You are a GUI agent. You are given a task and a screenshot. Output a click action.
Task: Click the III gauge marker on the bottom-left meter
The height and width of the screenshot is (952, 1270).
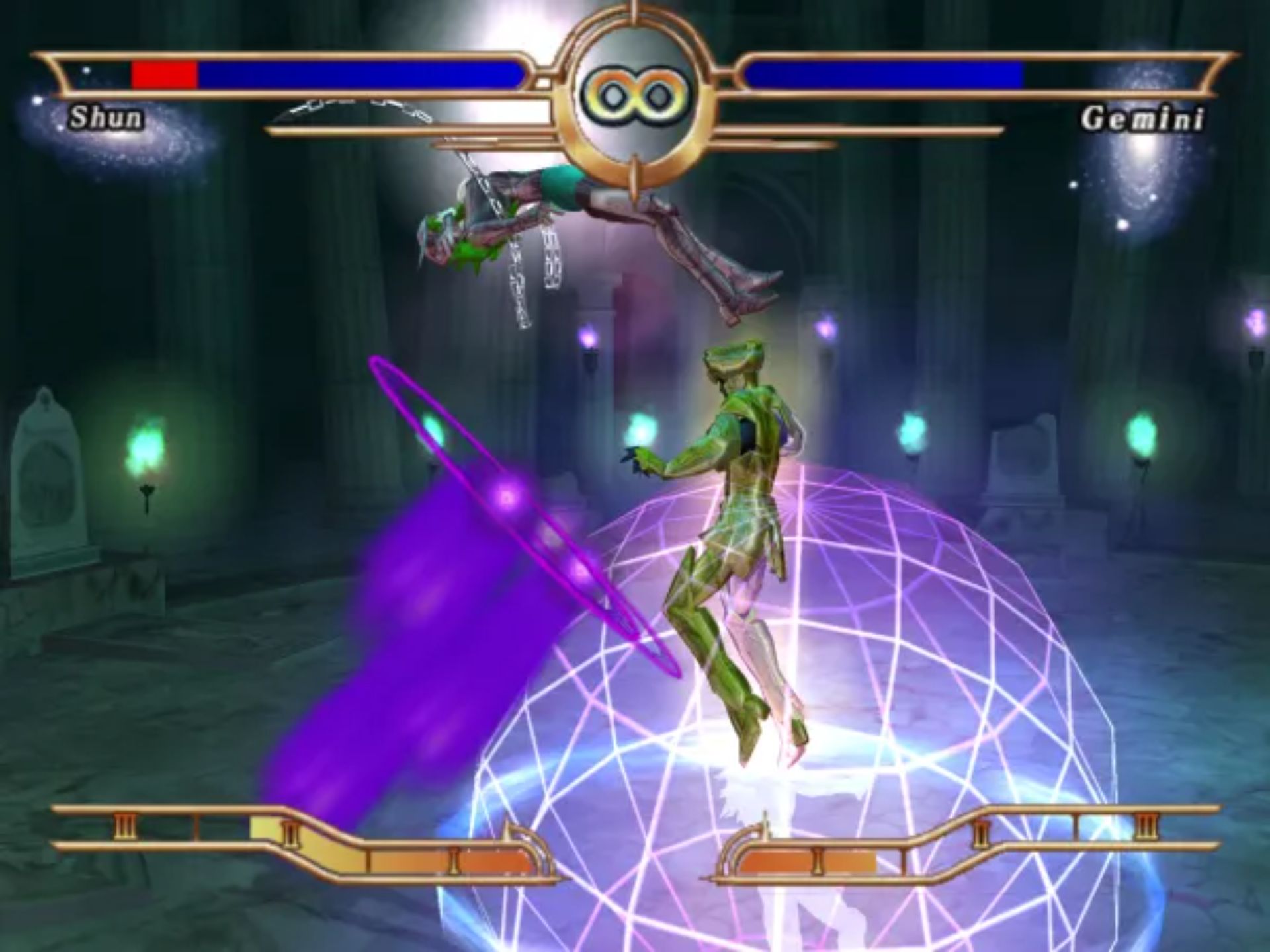click(126, 824)
